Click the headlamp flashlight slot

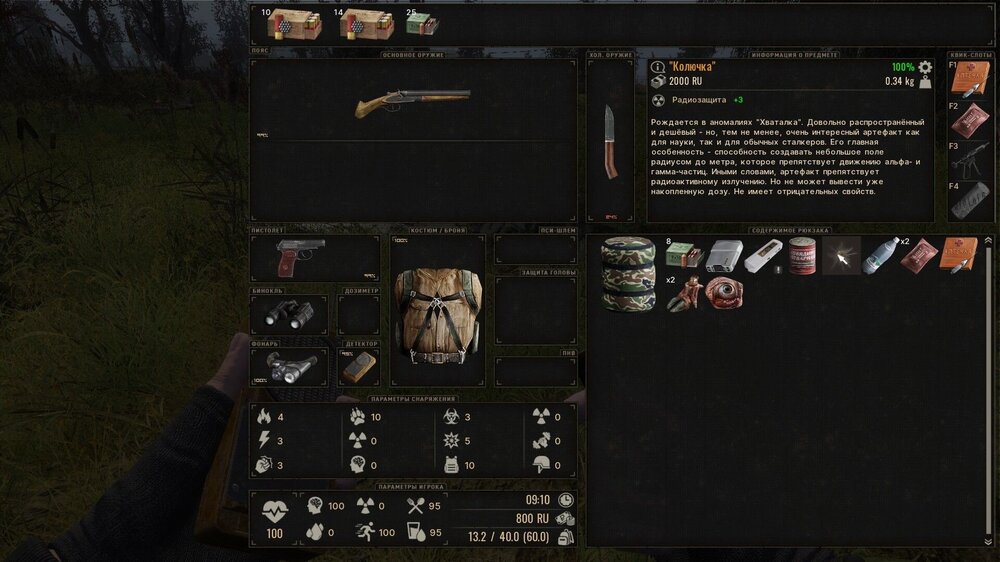(x=288, y=367)
